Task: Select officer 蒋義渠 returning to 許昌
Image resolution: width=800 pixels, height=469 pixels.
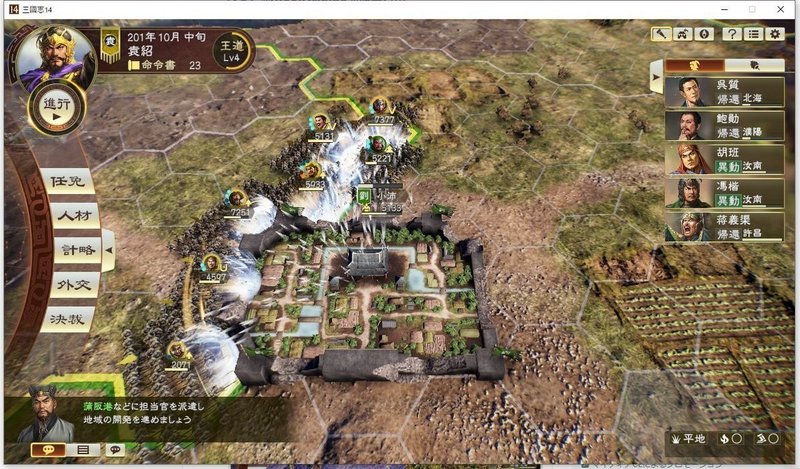Action: (710, 227)
